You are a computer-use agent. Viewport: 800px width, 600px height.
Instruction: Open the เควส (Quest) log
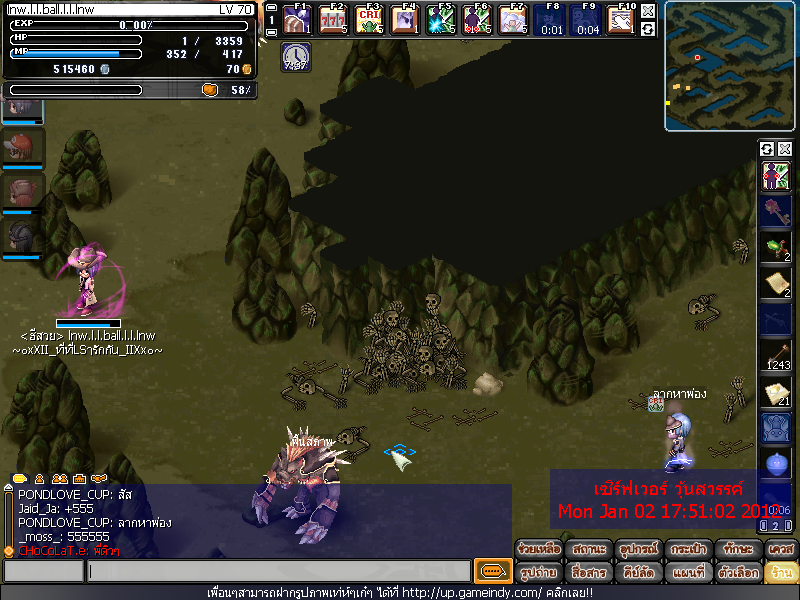(x=781, y=550)
